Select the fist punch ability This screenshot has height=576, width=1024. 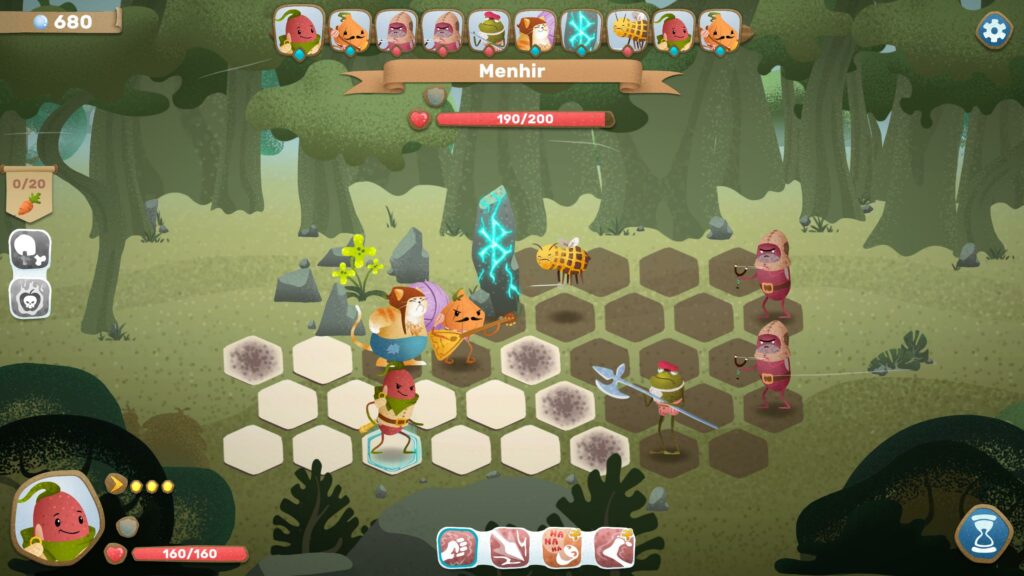tap(457, 547)
